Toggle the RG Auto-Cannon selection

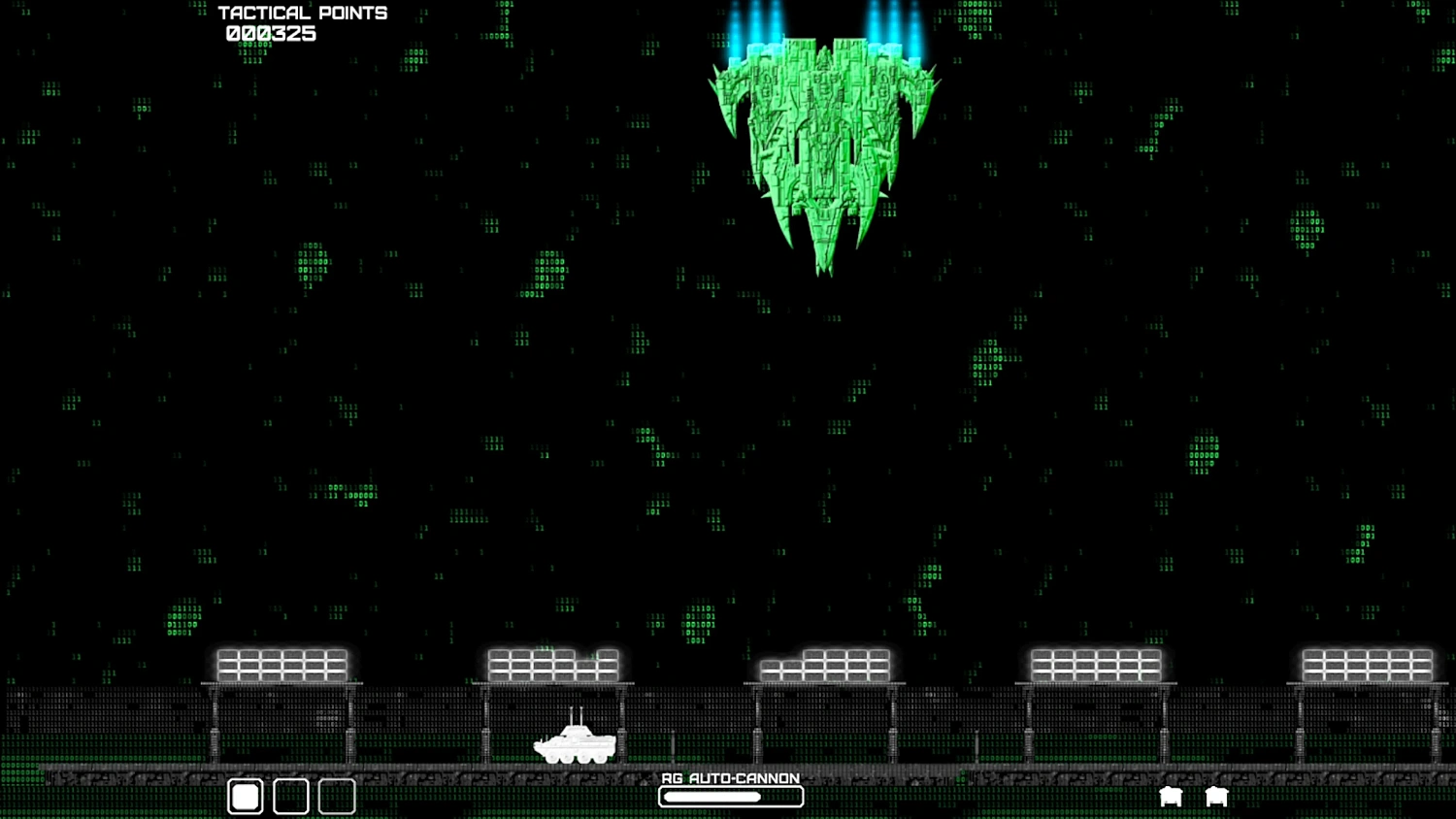tap(730, 788)
